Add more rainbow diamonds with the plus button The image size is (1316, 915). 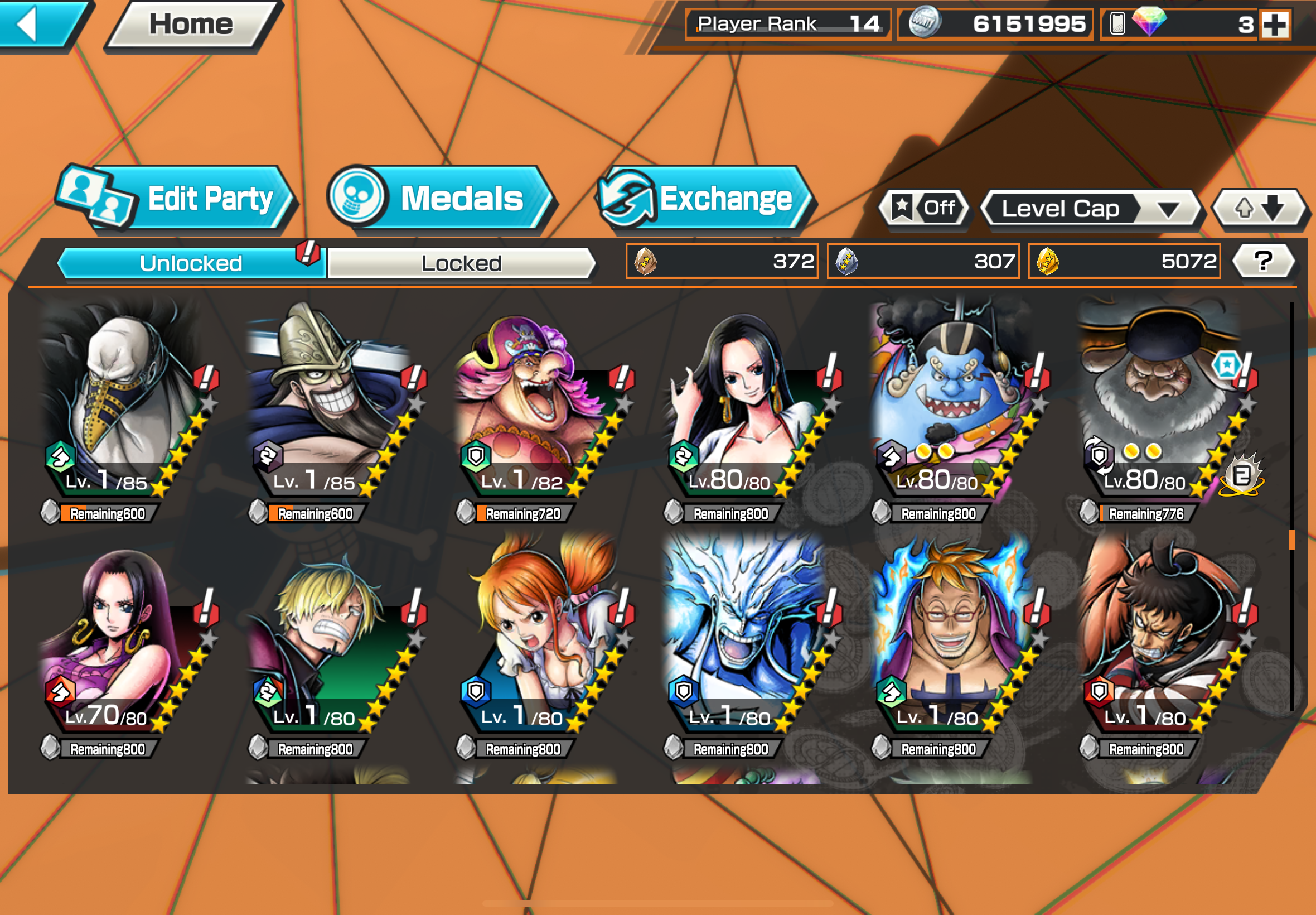coord(1275,25)
